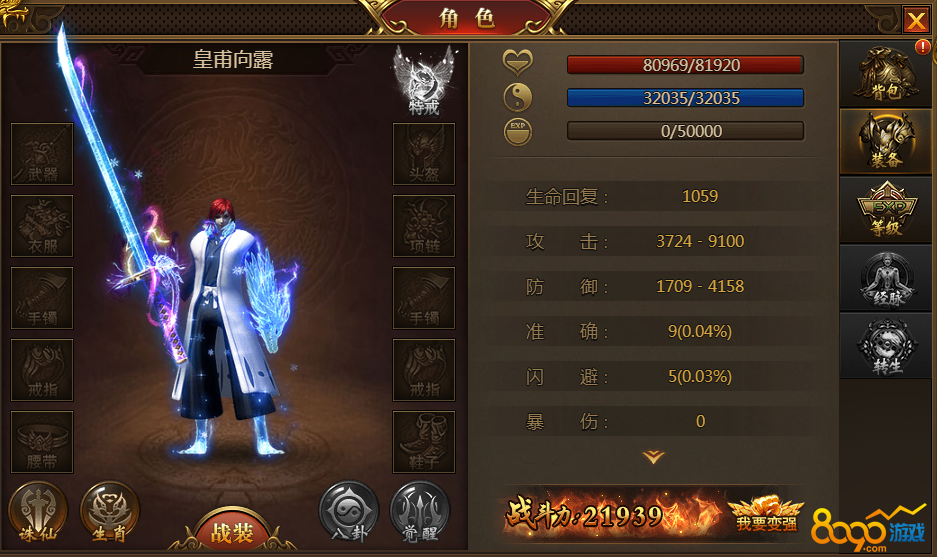The image size is (937, 557).
Task: Select the 头盔 helmet slot
Action: click(424, 154)
